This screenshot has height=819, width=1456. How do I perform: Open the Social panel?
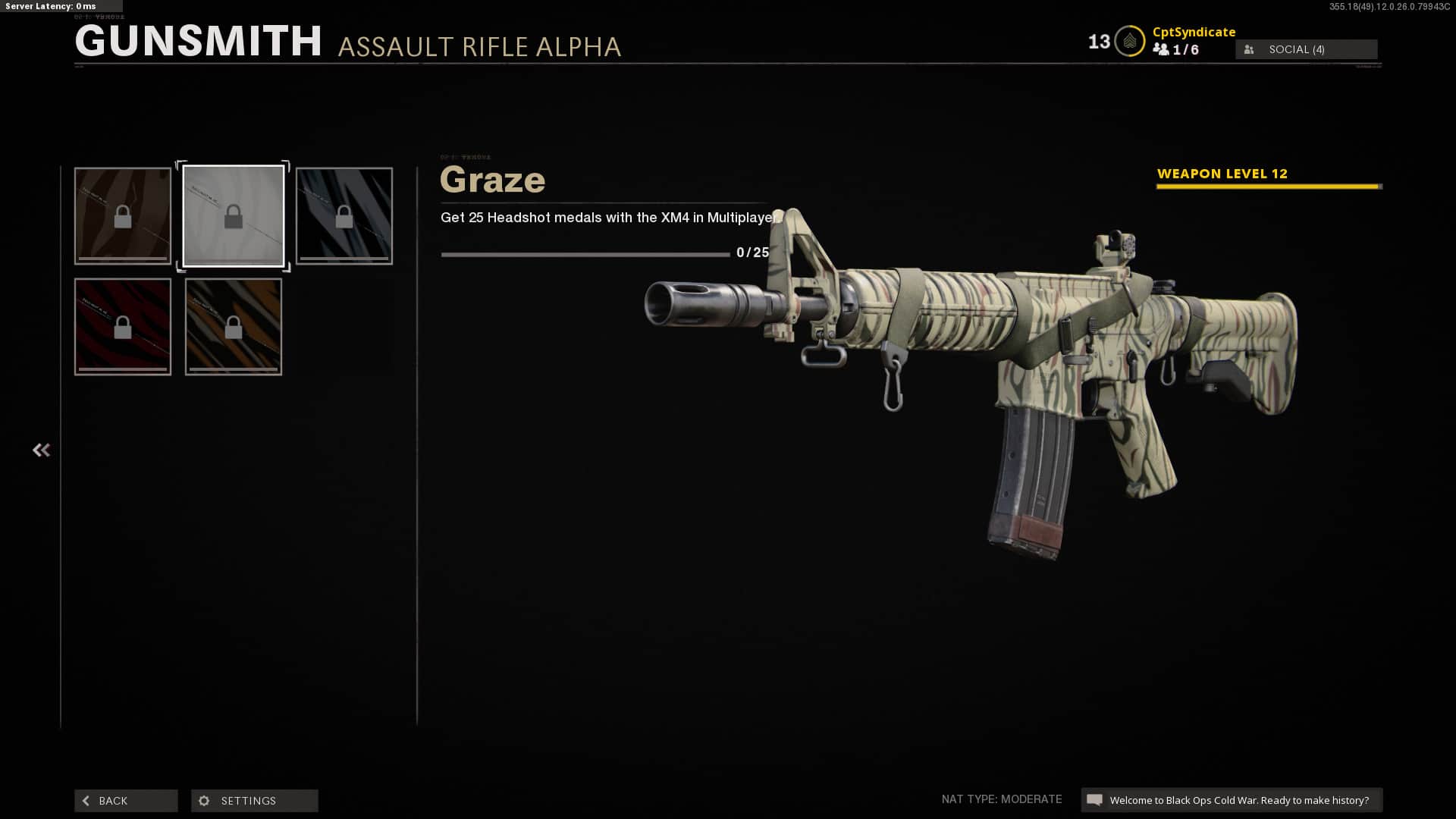pos(1306,49)
